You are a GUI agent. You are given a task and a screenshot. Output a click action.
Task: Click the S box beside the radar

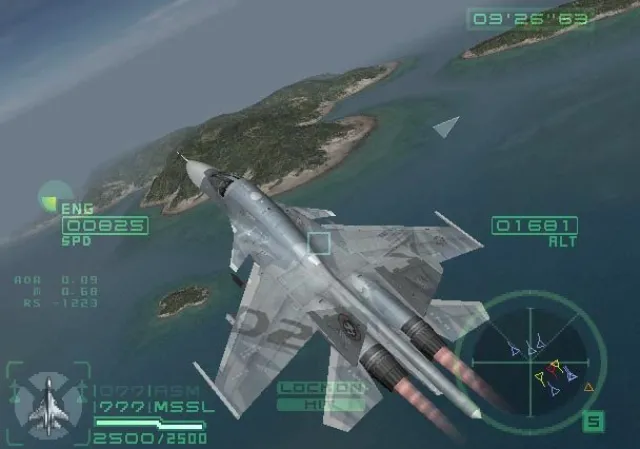(x=593, y=422)
